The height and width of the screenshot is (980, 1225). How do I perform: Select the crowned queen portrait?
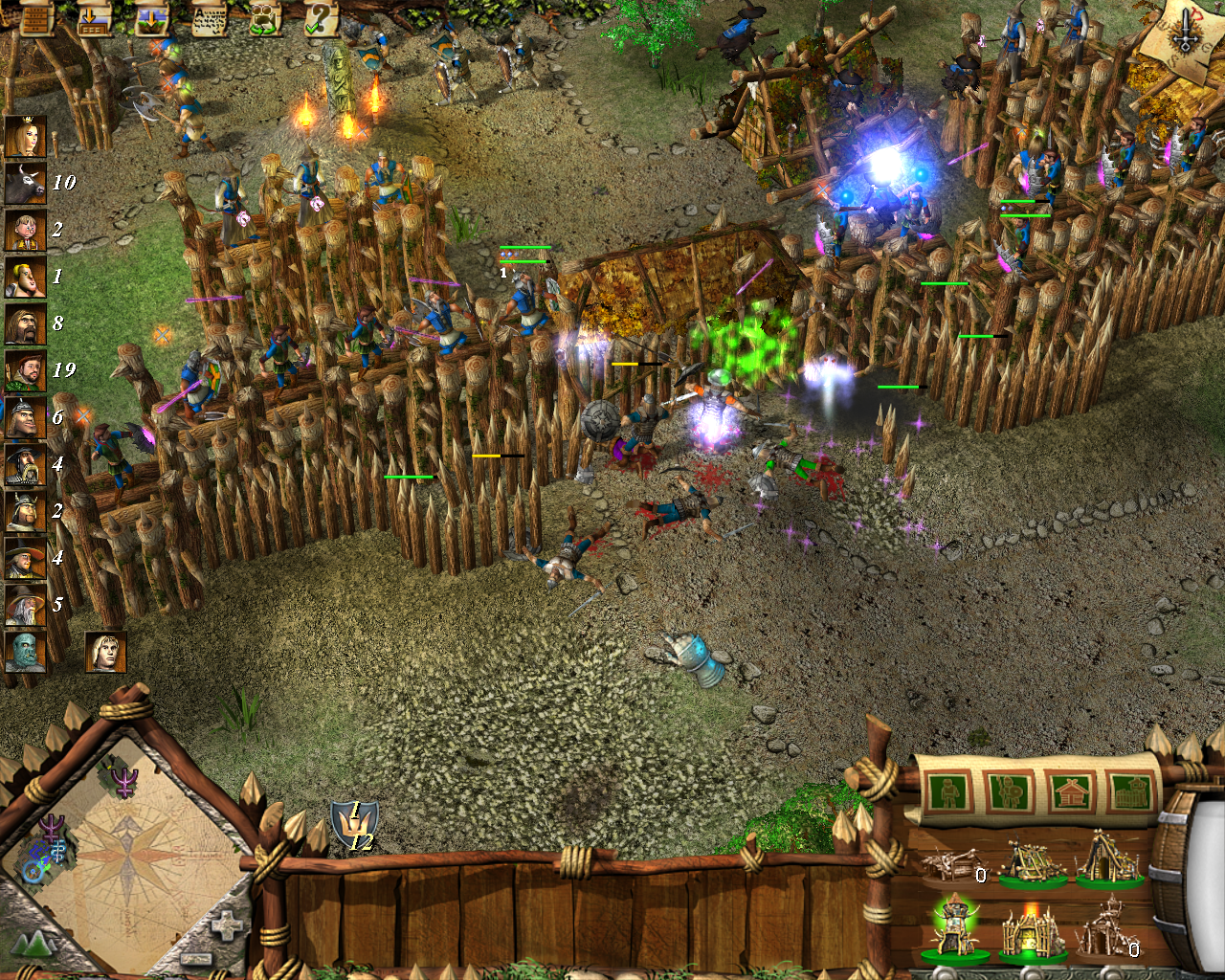[x=25, y=136]
